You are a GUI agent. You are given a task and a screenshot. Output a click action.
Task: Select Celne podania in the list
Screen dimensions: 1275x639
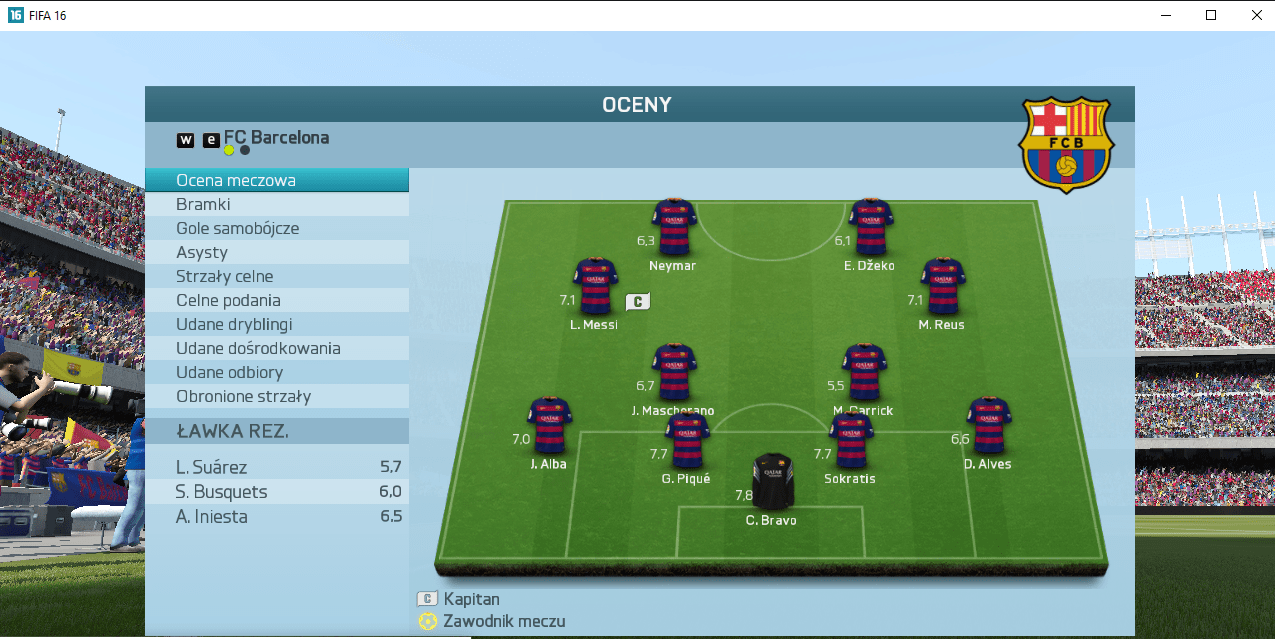point(276,300)
